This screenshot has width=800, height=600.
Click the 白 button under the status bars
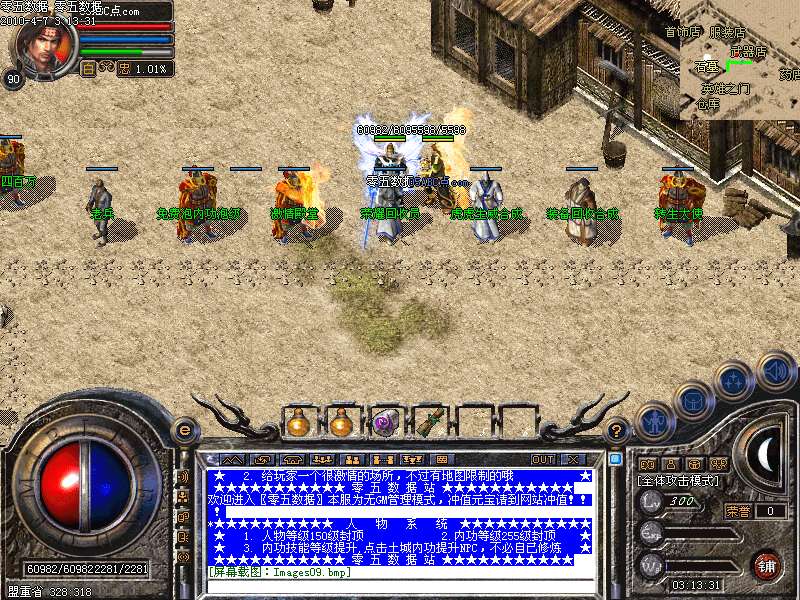88,68
